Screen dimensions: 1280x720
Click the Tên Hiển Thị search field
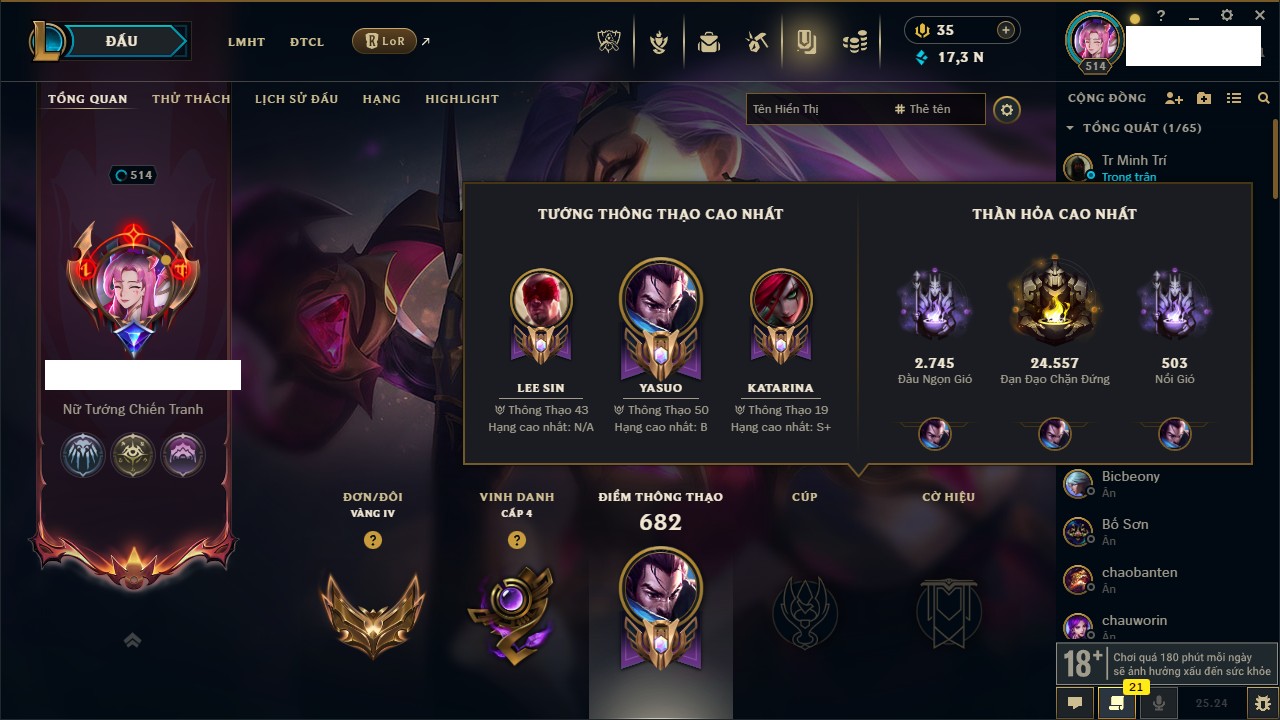pos(815,109)
